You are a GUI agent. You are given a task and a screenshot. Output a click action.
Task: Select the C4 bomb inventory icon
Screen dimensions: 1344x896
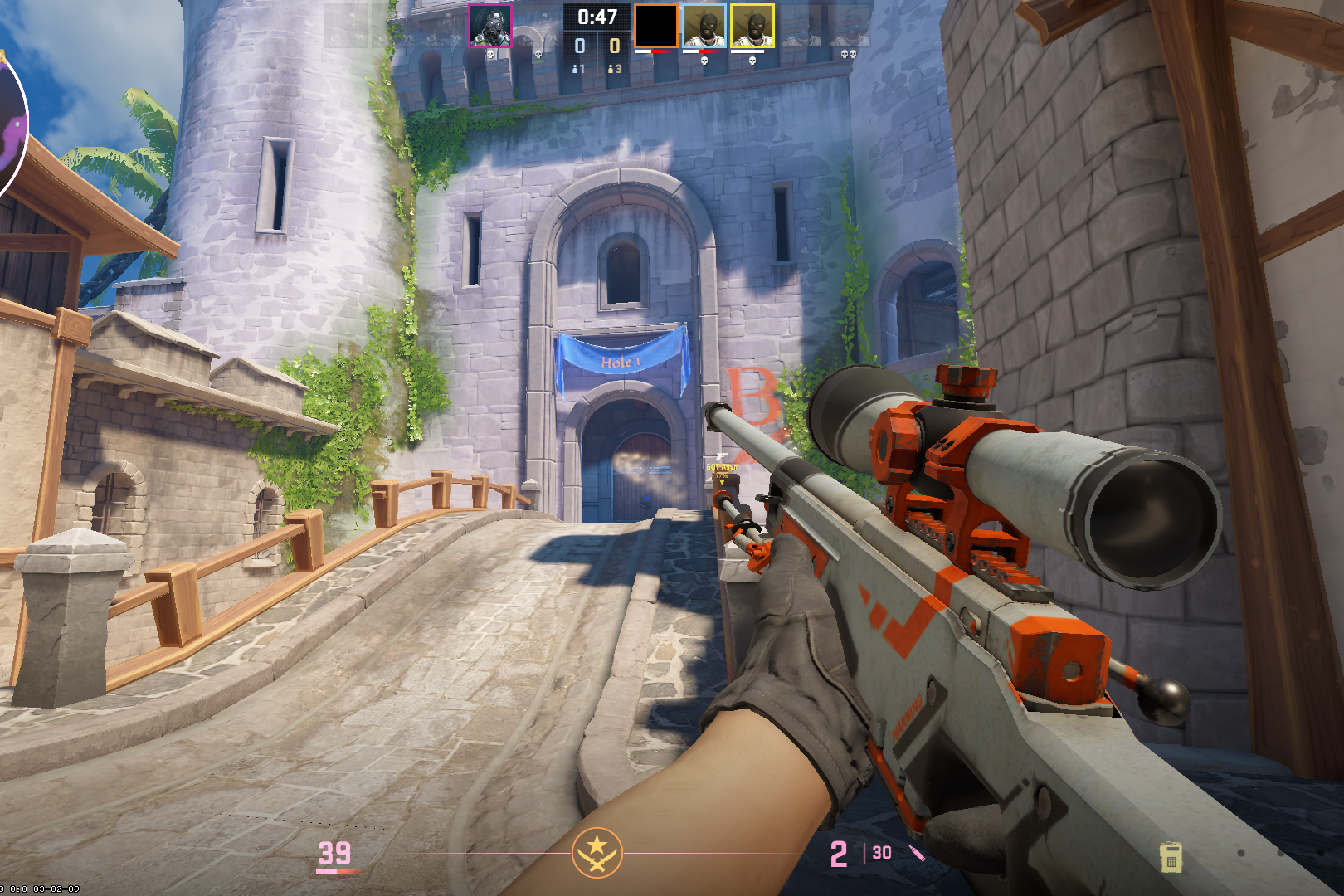tap(1171, 857)
